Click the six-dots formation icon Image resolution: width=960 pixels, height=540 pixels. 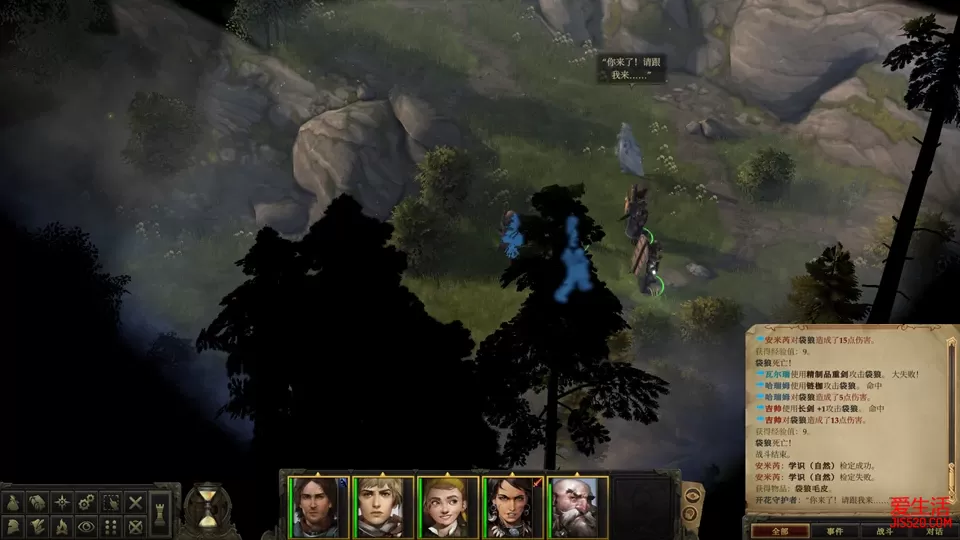111,526
